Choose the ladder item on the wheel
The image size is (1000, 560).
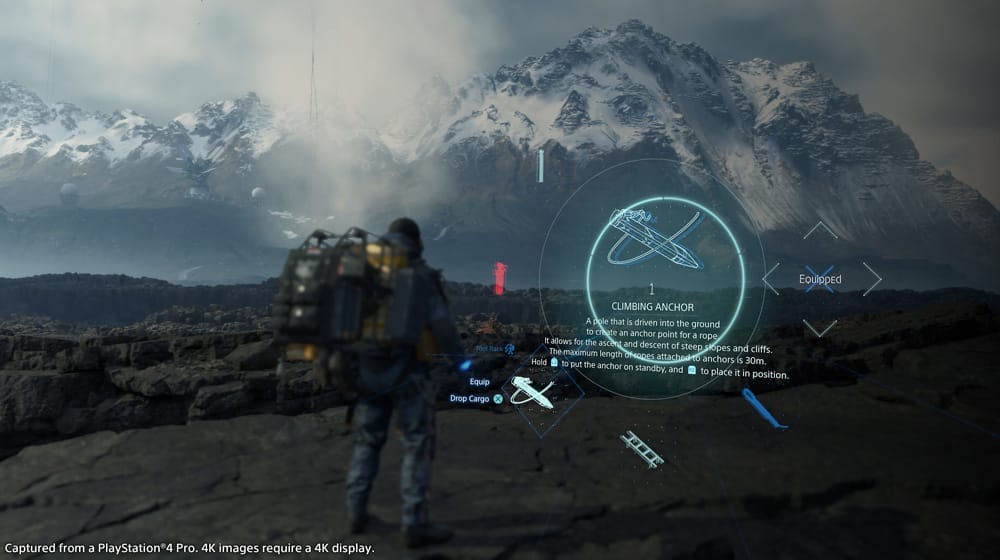click(x=641, y=449)
